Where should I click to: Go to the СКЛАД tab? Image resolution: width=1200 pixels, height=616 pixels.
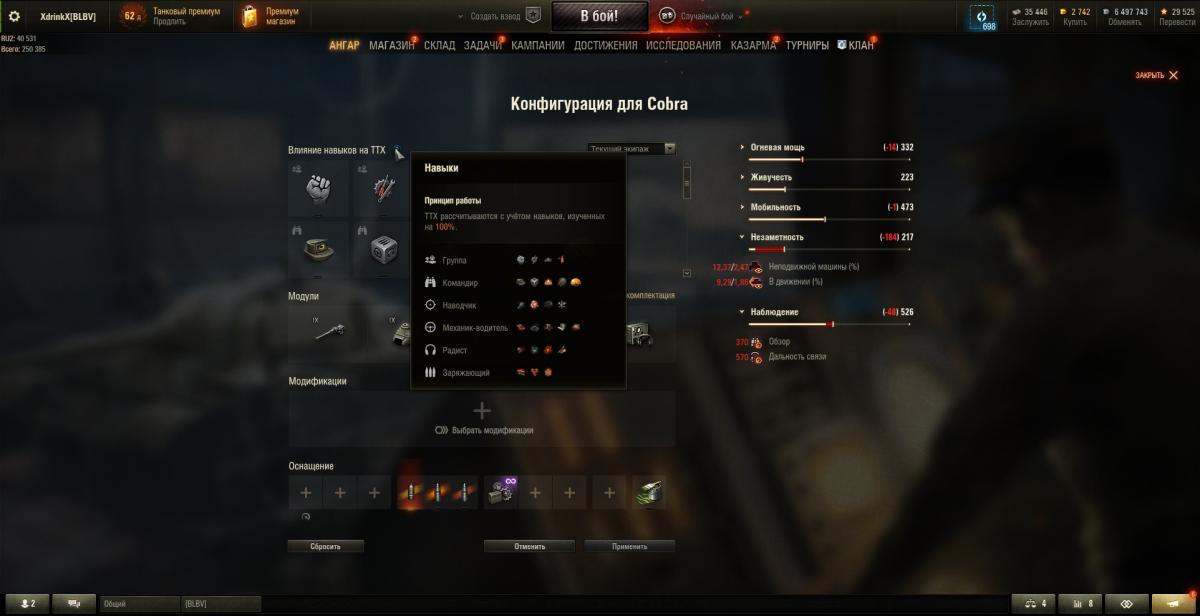(439, 45)
